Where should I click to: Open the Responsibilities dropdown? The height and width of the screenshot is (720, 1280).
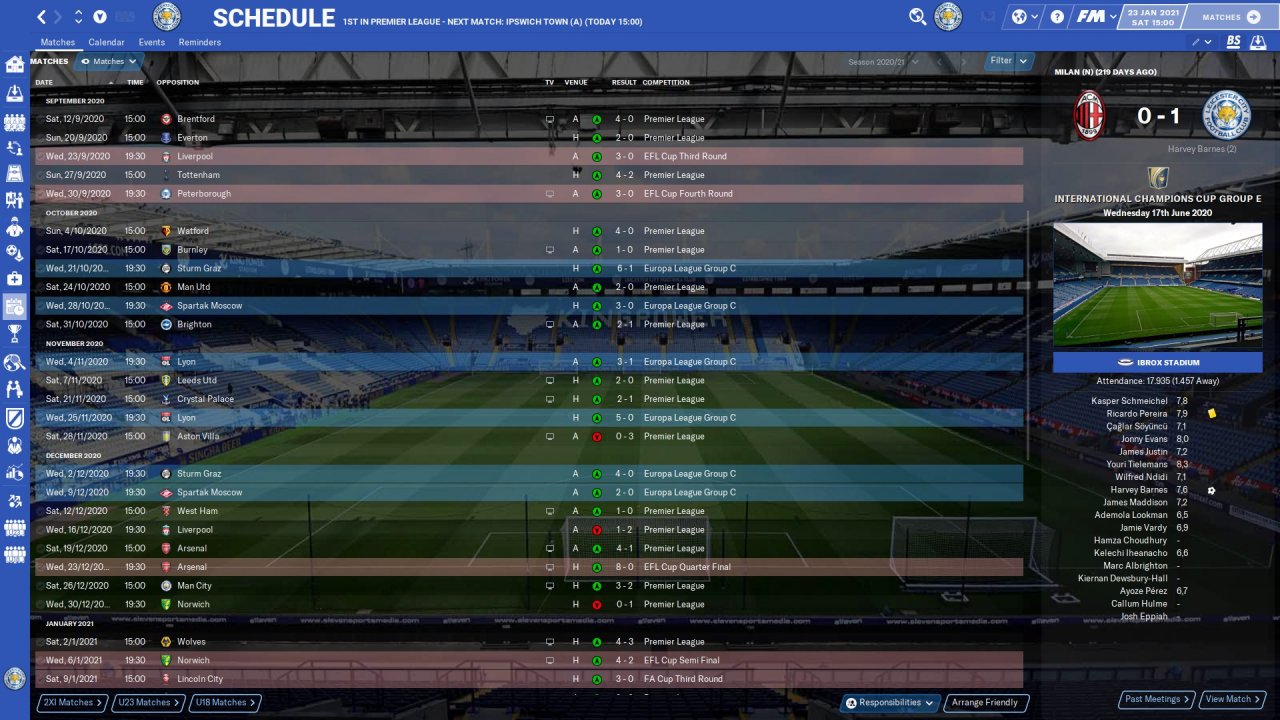click(890, 702)
